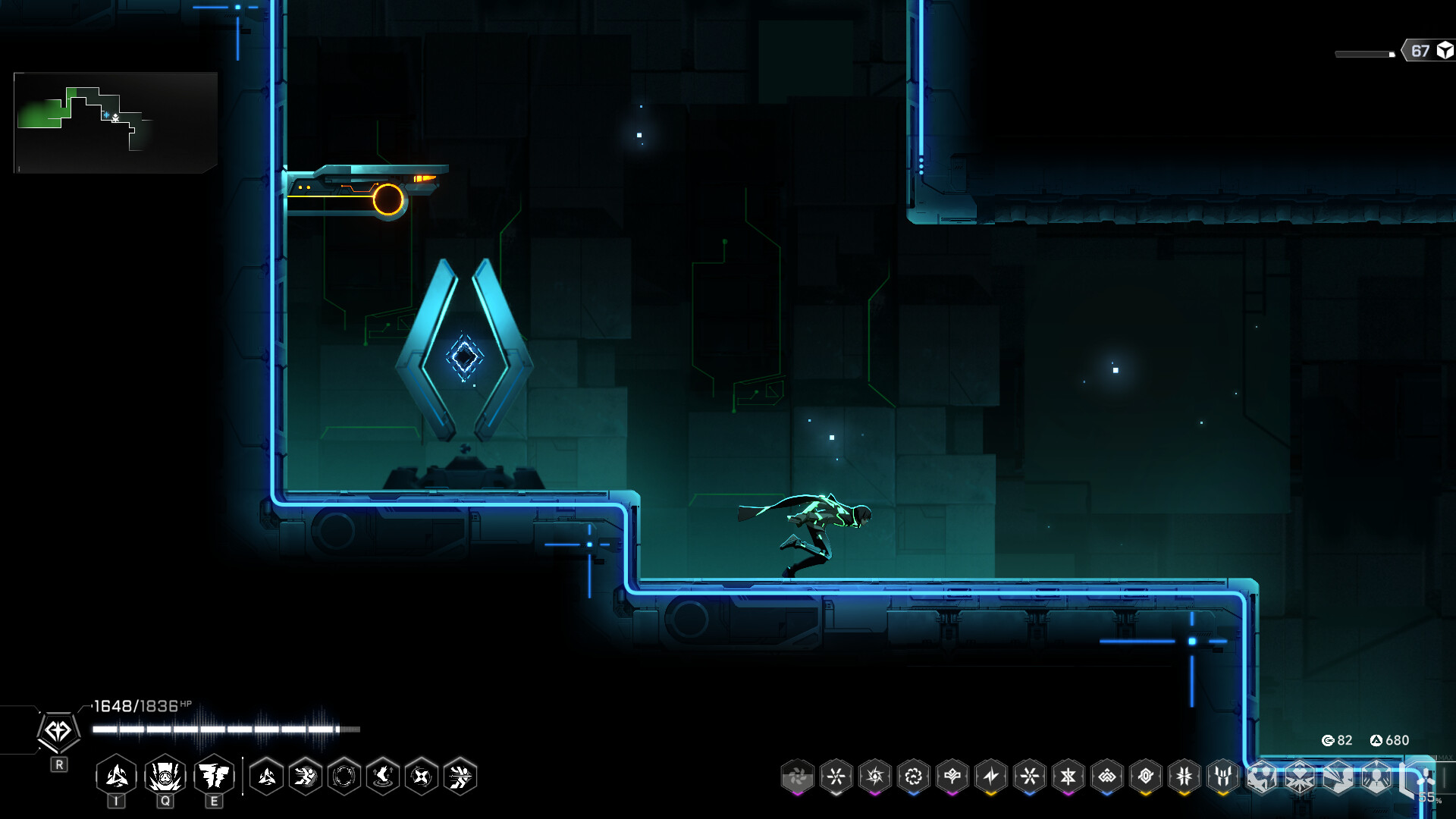The height and width of the screenshot is (819, 1456).
Task: Use the tornado ability on E
Action: 214,776
